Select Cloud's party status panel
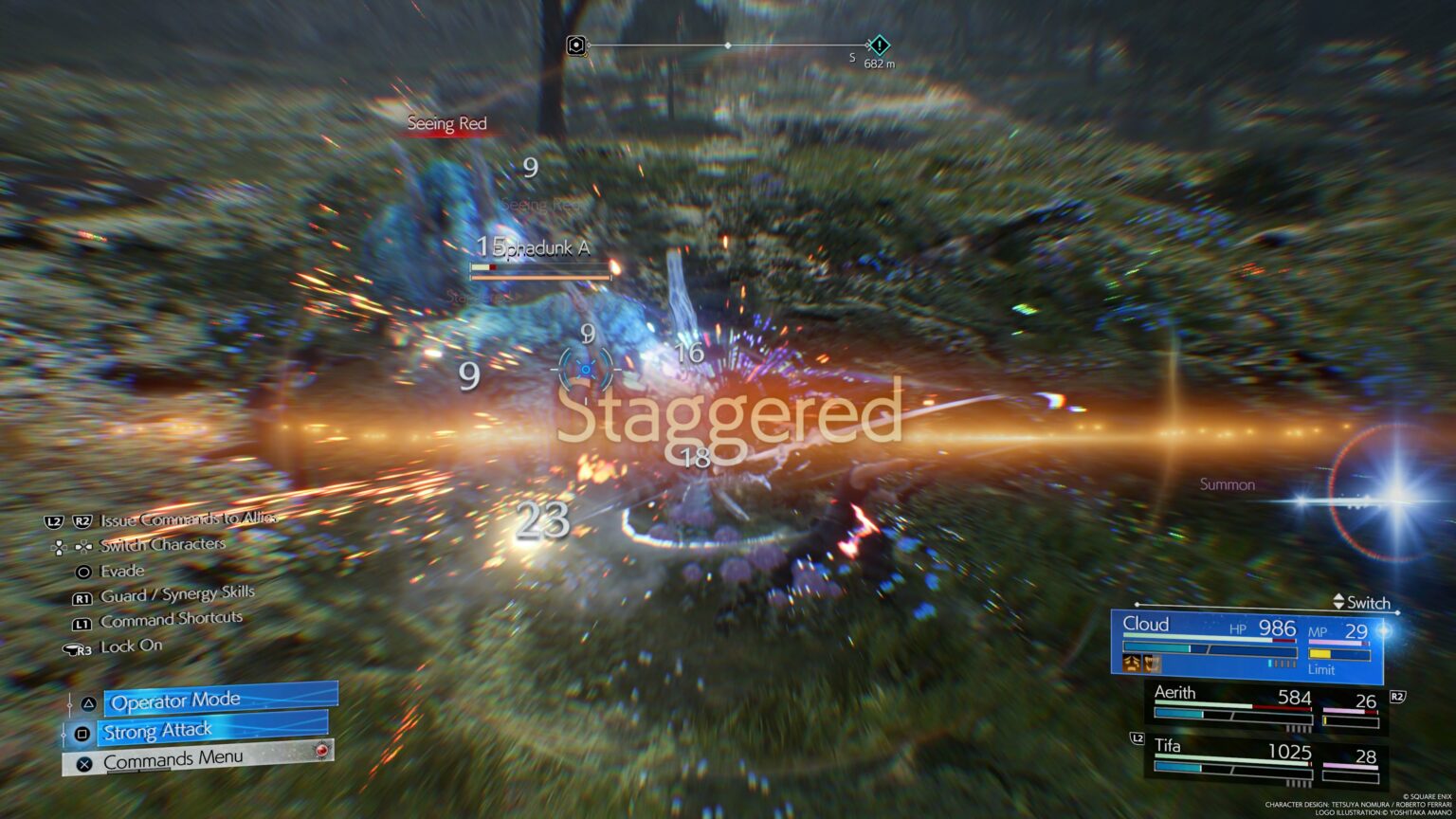1456x819 pixels. pyautogui.click(x=1247, y=646)
